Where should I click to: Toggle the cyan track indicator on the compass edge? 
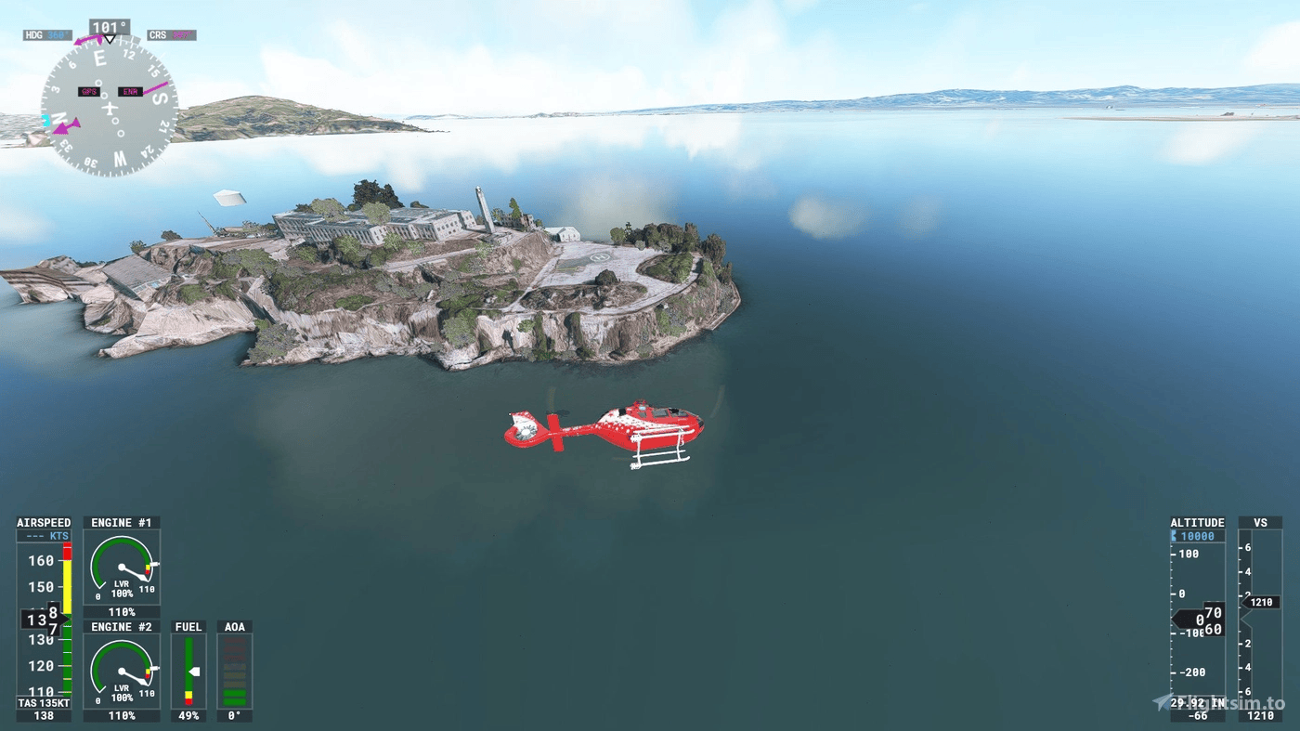pyautogui.click(x=46, y=119)
